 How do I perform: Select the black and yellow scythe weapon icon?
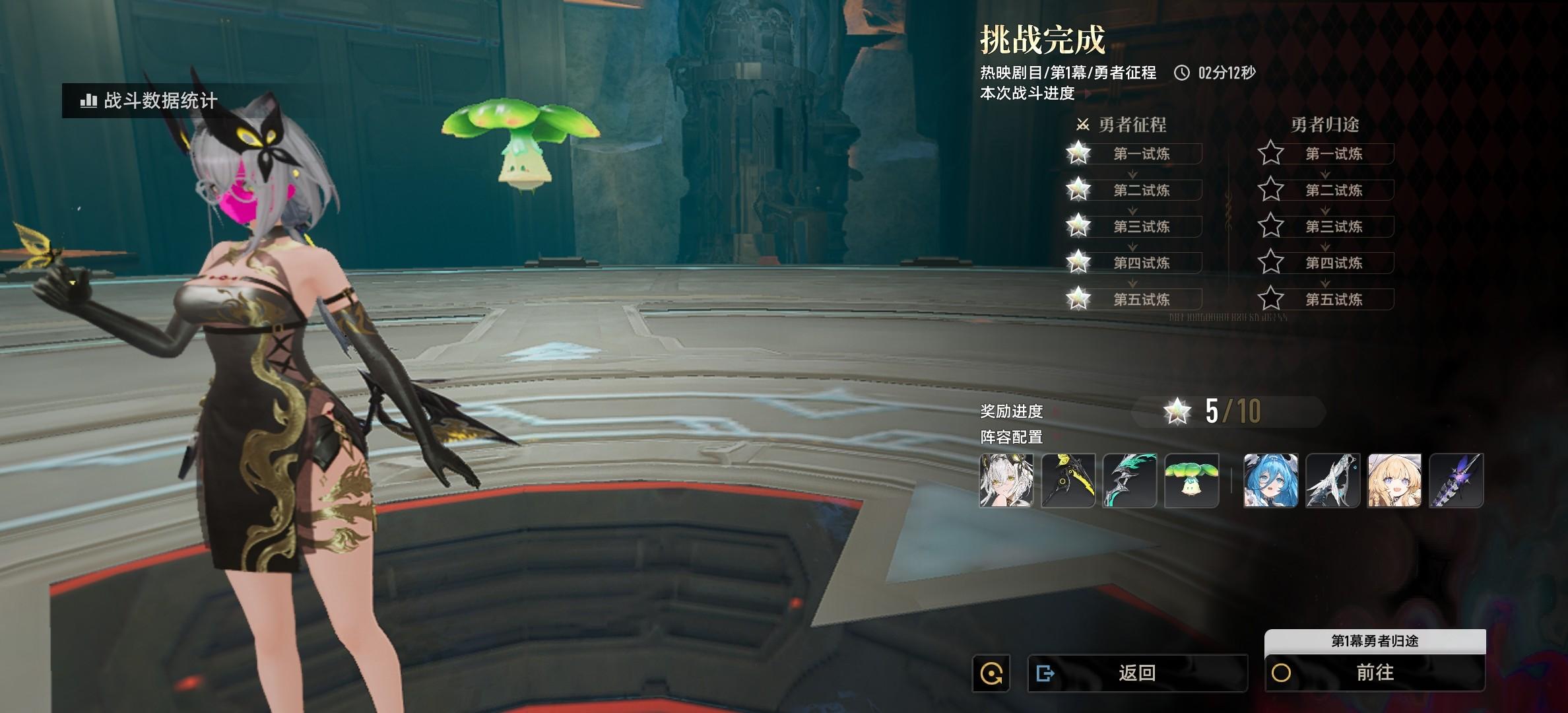point(1068,481)
